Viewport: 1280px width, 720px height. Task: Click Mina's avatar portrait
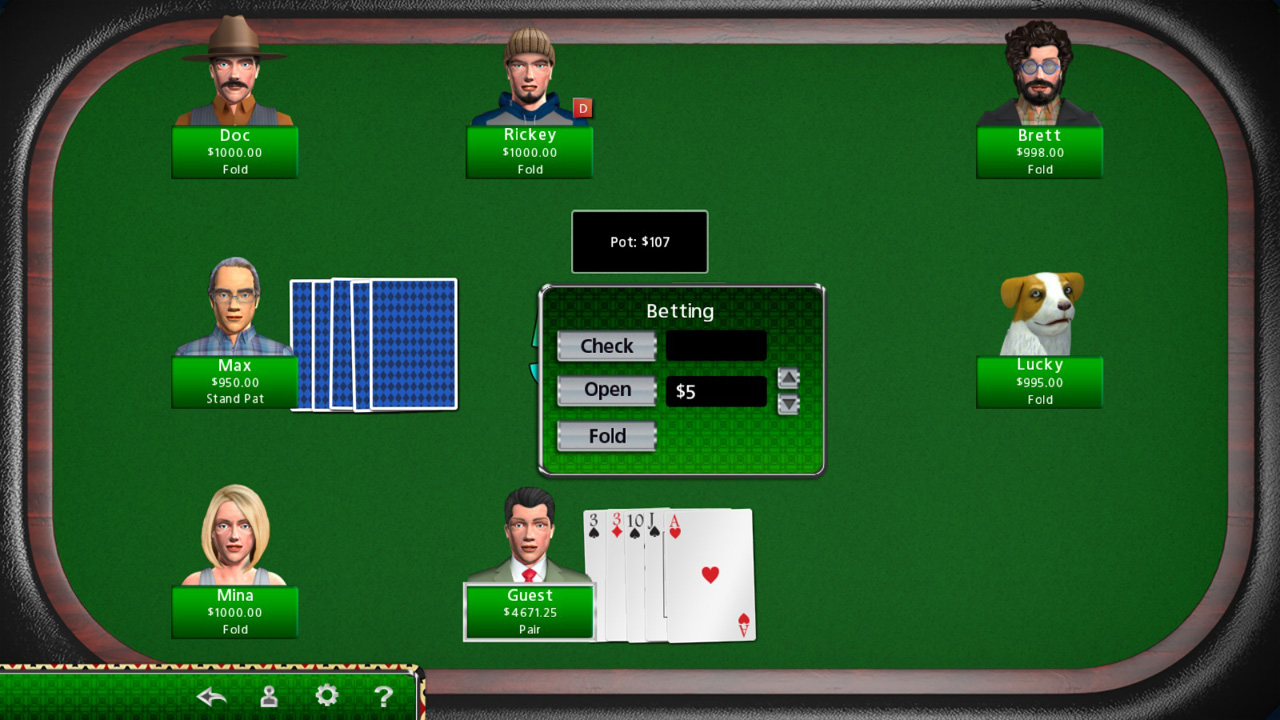click(234, 530)
